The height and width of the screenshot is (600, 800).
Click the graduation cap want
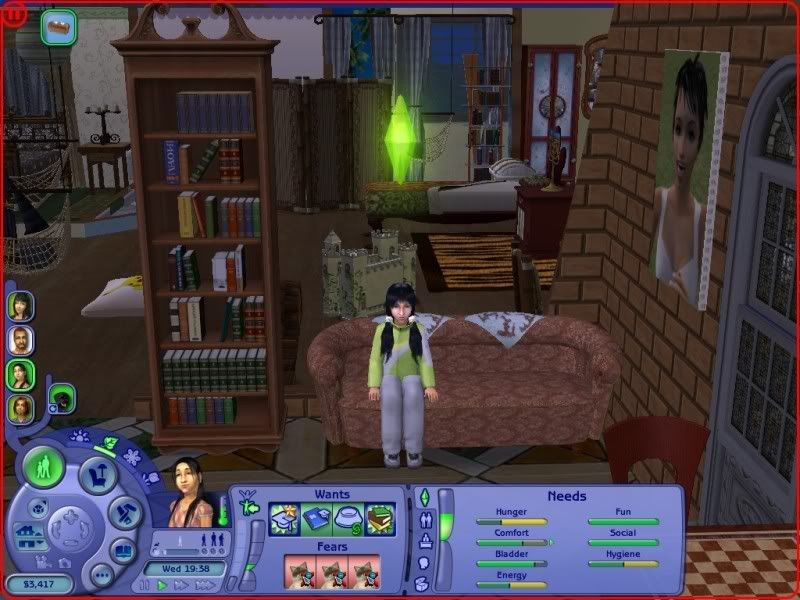[285, 518]
